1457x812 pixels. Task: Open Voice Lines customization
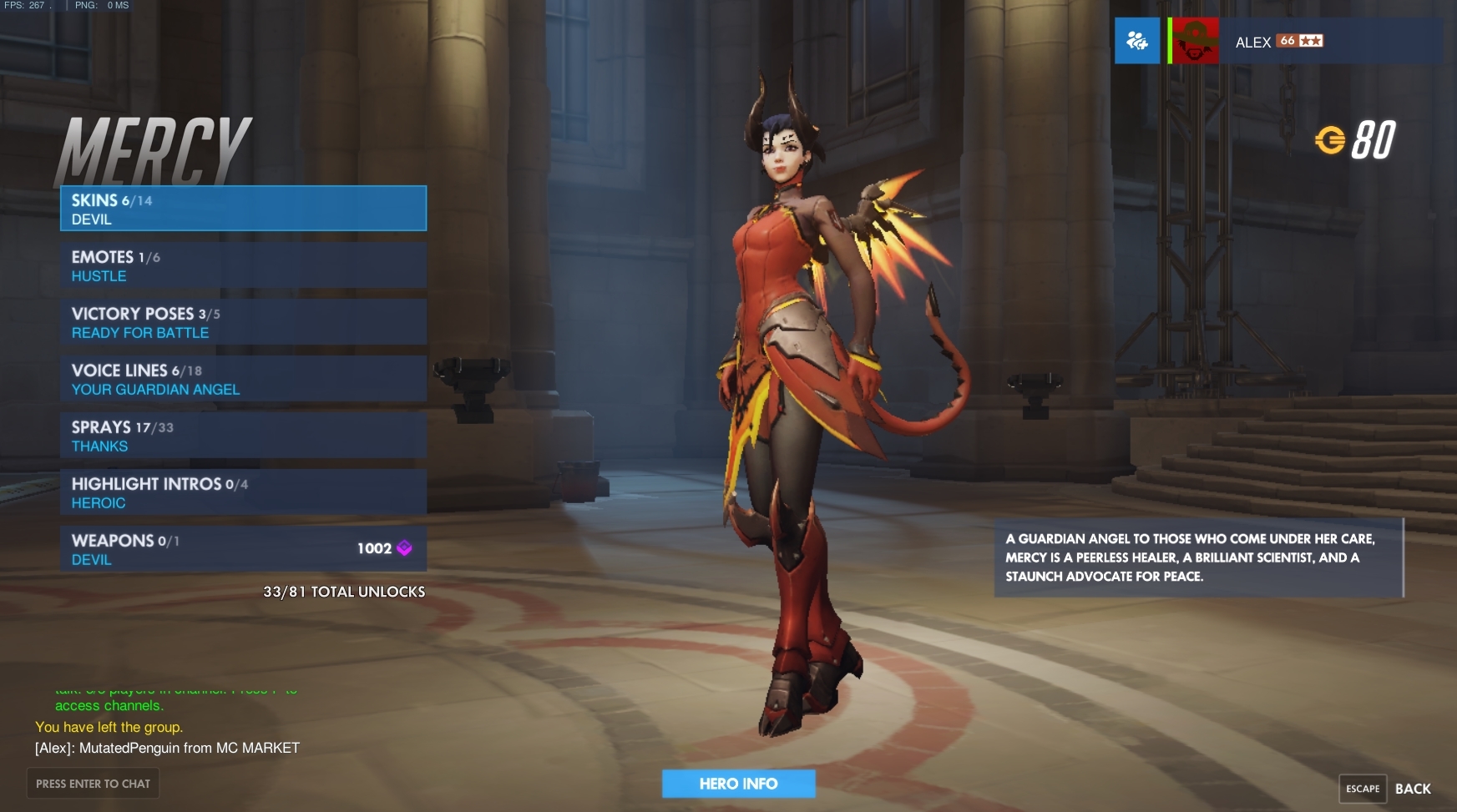pos(243,379)
